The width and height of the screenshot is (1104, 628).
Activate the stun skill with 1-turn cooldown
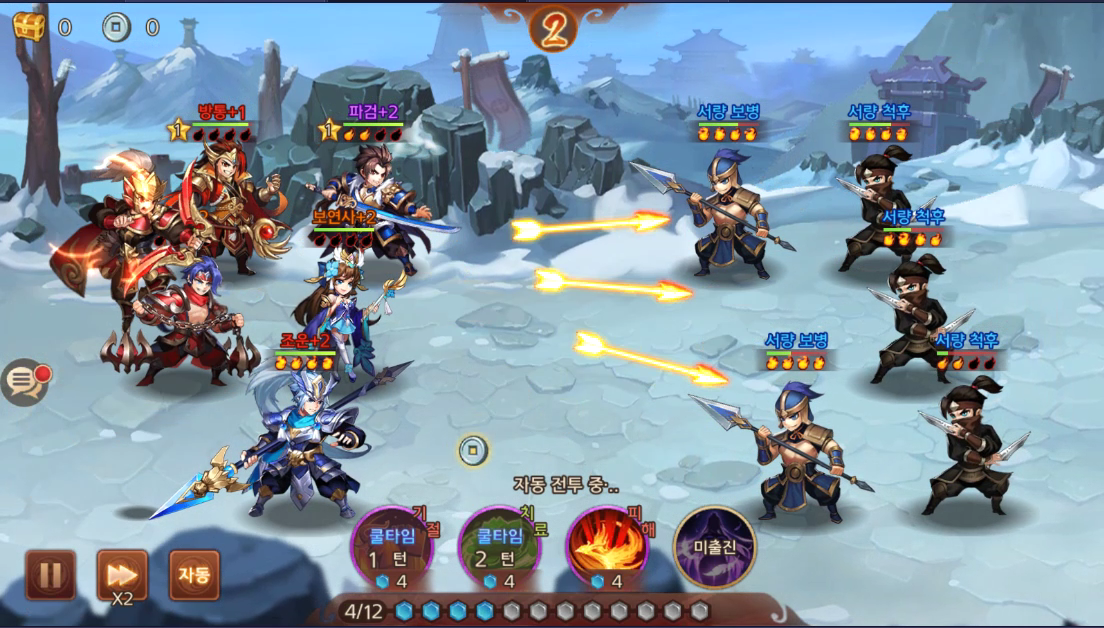(392, 546)
